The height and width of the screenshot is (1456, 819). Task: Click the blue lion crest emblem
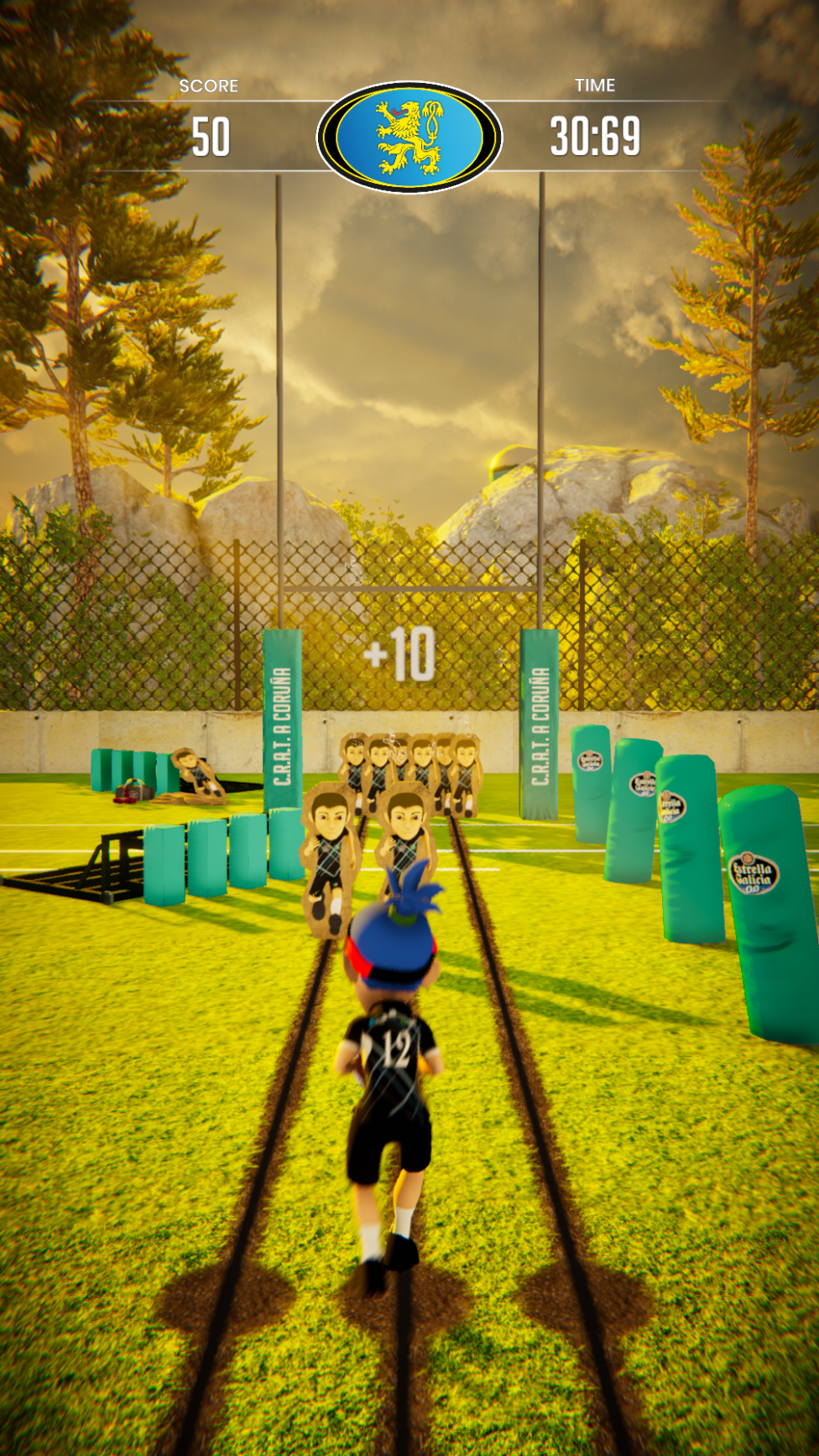(409, 138)
